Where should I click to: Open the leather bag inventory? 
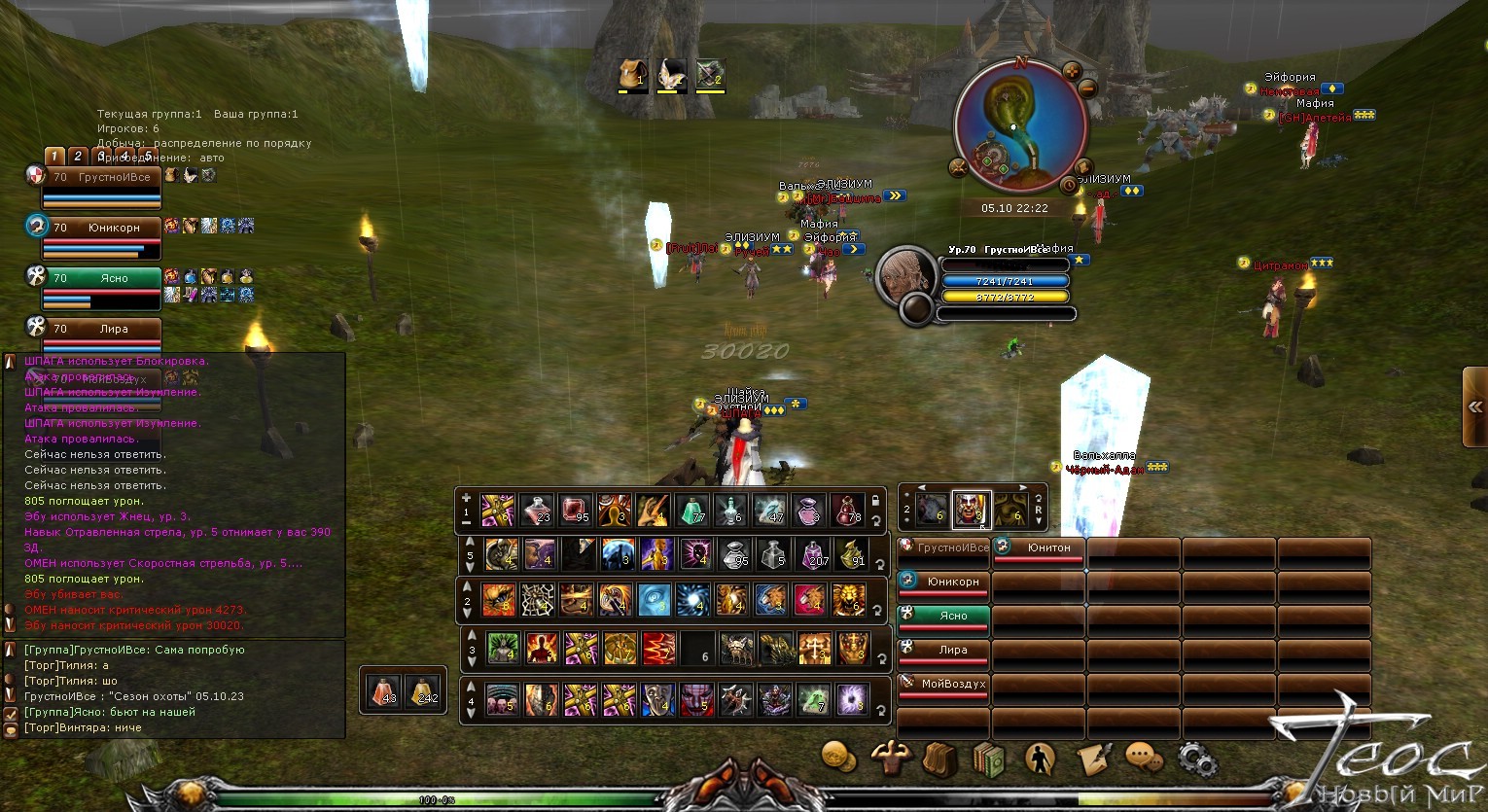[x=939, y=759]
